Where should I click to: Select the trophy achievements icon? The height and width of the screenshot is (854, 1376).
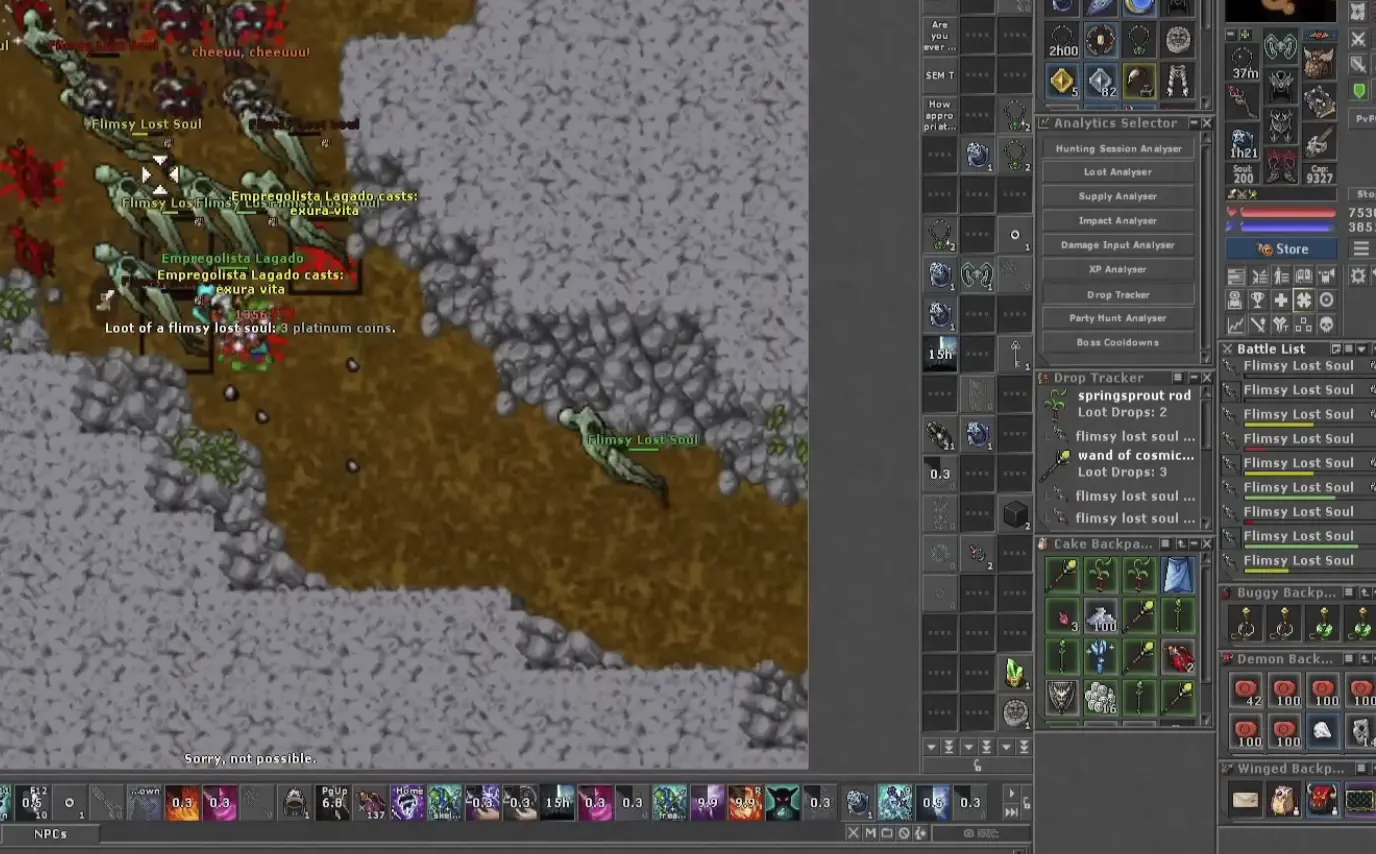coord(1259,300)
